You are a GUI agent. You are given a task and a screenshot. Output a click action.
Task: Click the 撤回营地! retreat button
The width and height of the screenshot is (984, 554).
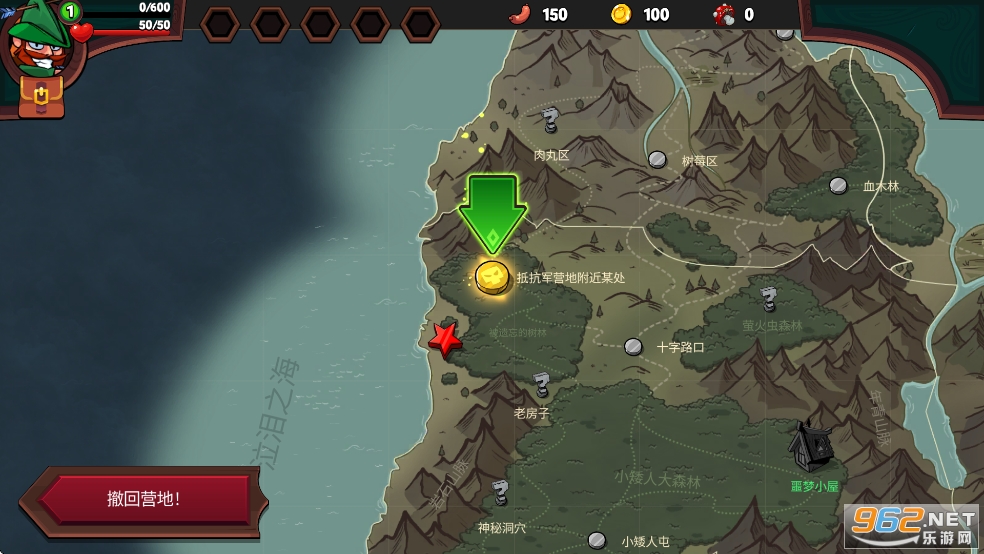144,499
